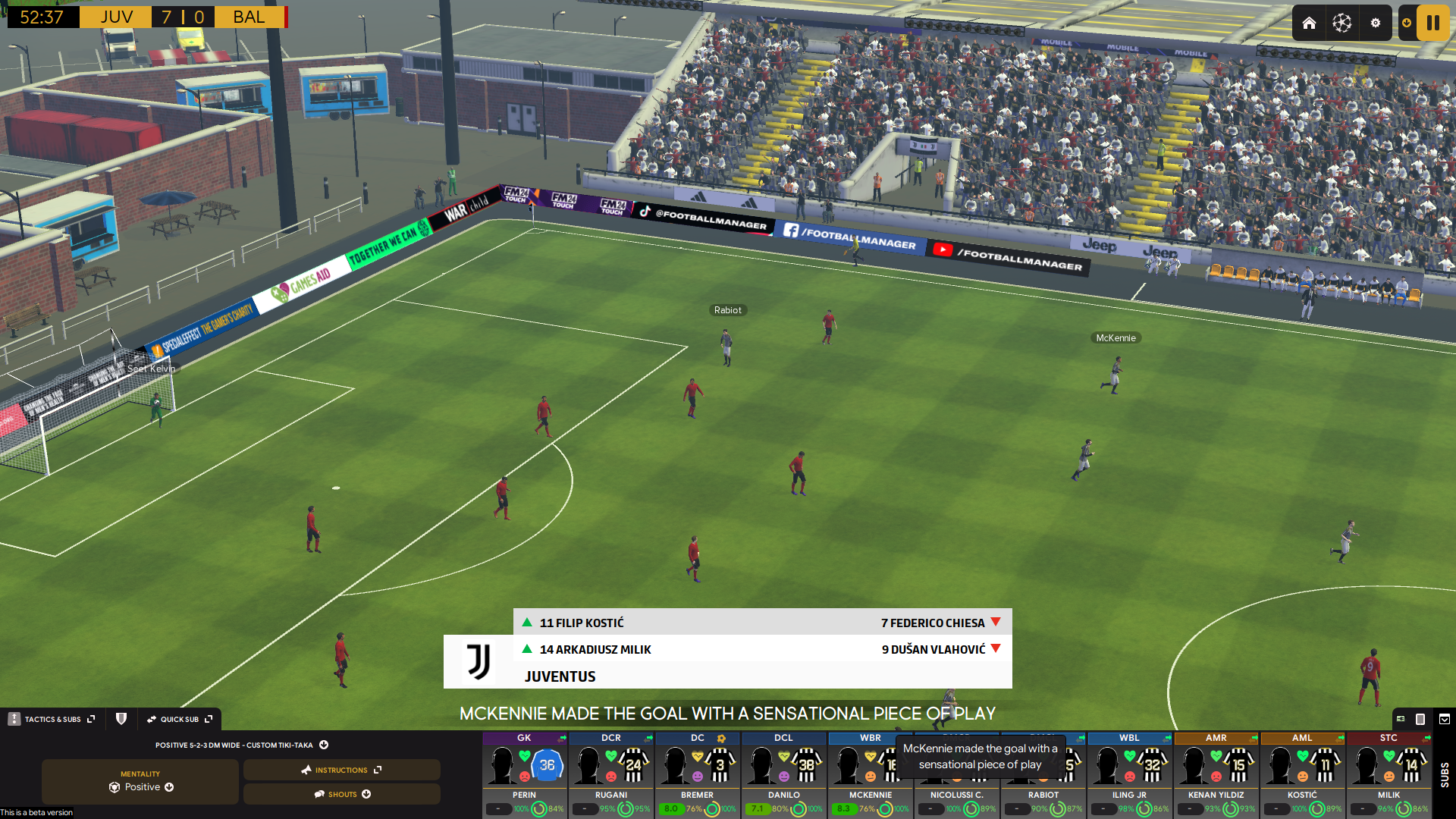Expand the tactic dropdown Positive 5-2-3 DM Wide
1456x819 pixels.
pyautogui.click(x=324, y=745)
